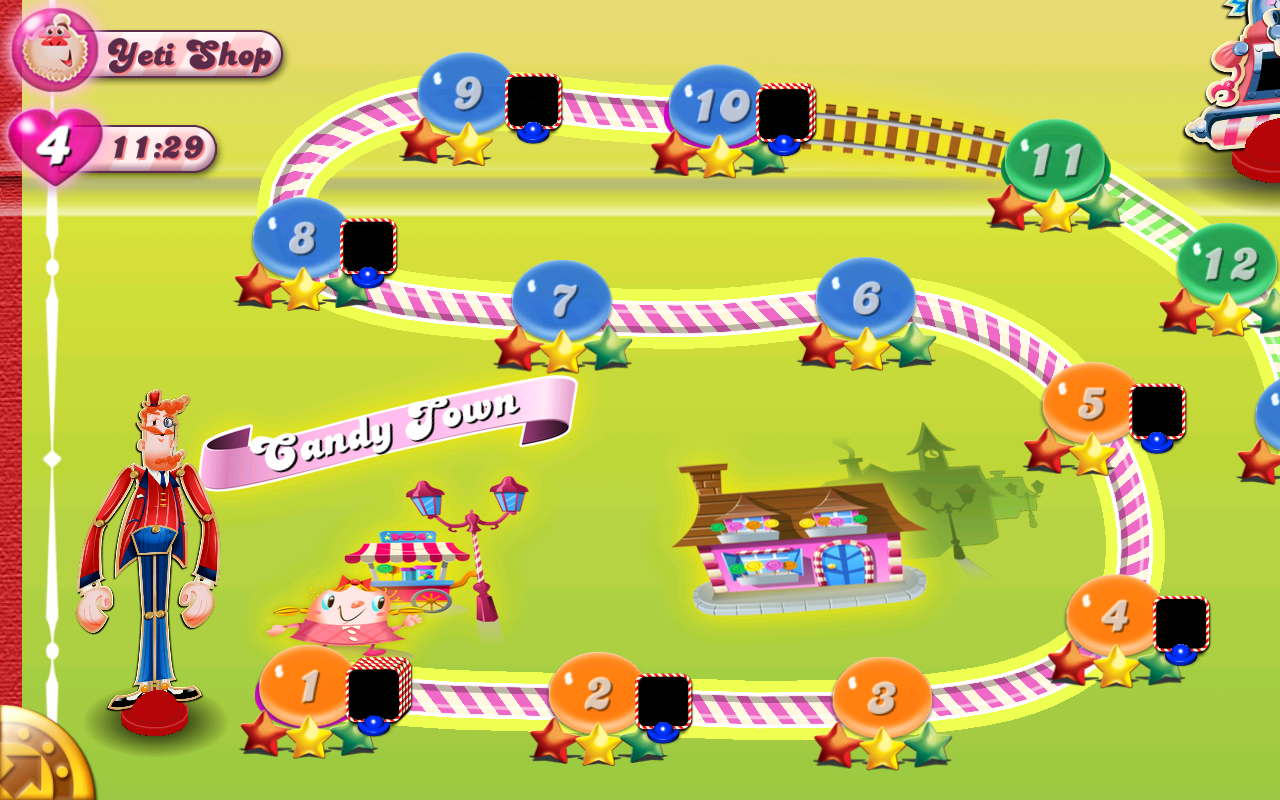Image resolution: width=1280 pixels, height=800 pixels.
Task: Click the Candy Town banner
Action: coord(390,425)
